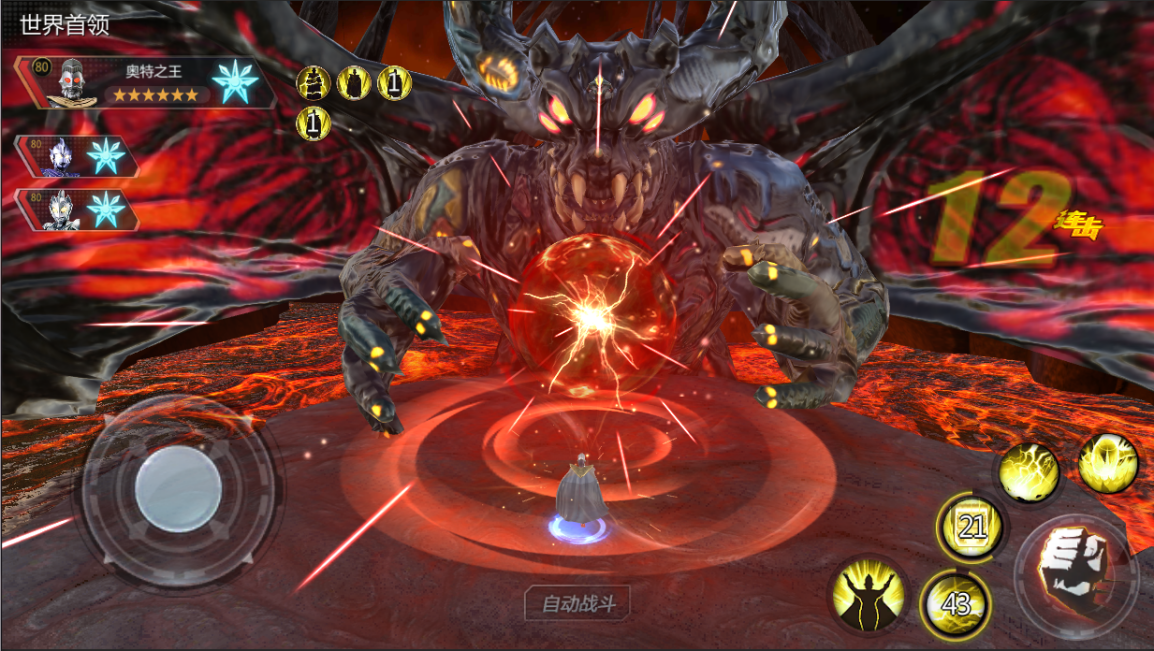1154x651 pixels.
Task: Select the 奥特之王 active hero card
Action: pos(140,82)
